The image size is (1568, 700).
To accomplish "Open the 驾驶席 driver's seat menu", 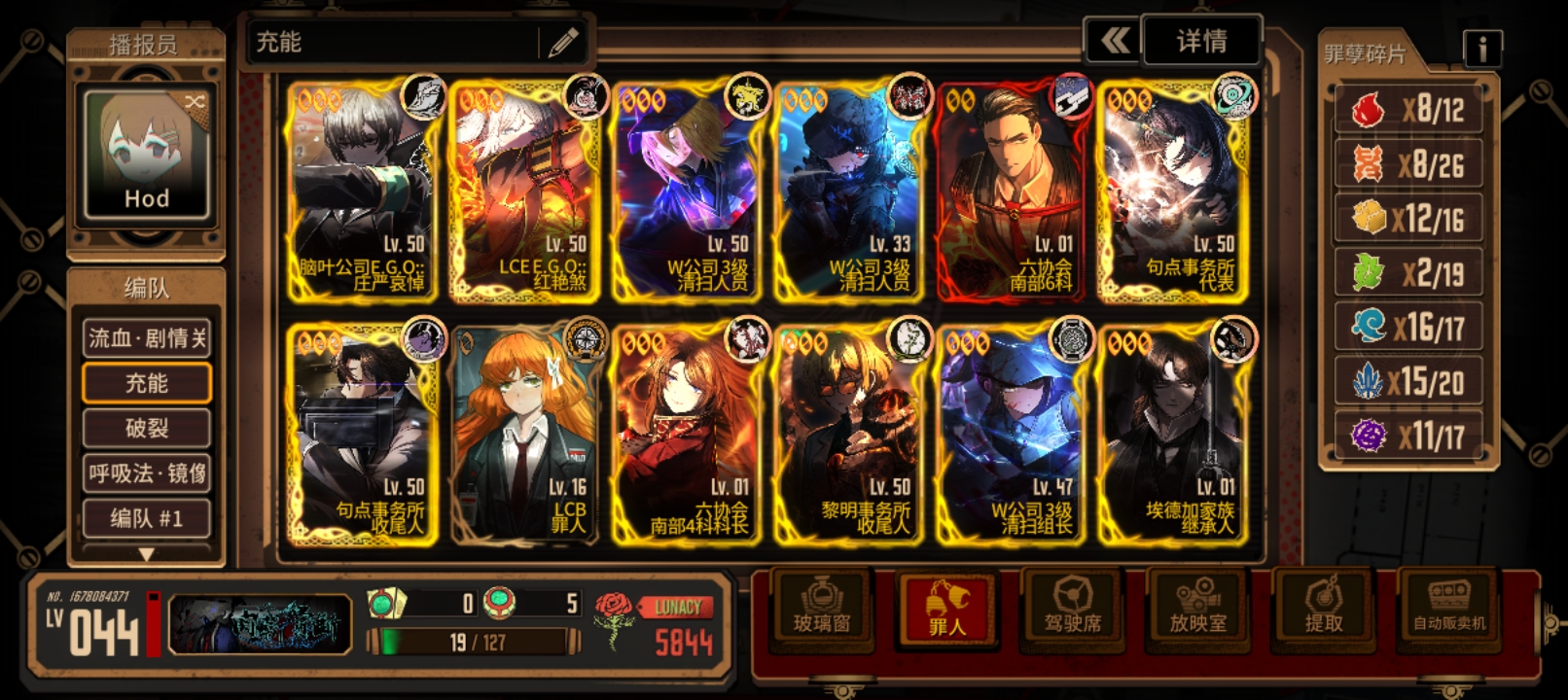I will pyautogui.click(x=1073, y=607).
